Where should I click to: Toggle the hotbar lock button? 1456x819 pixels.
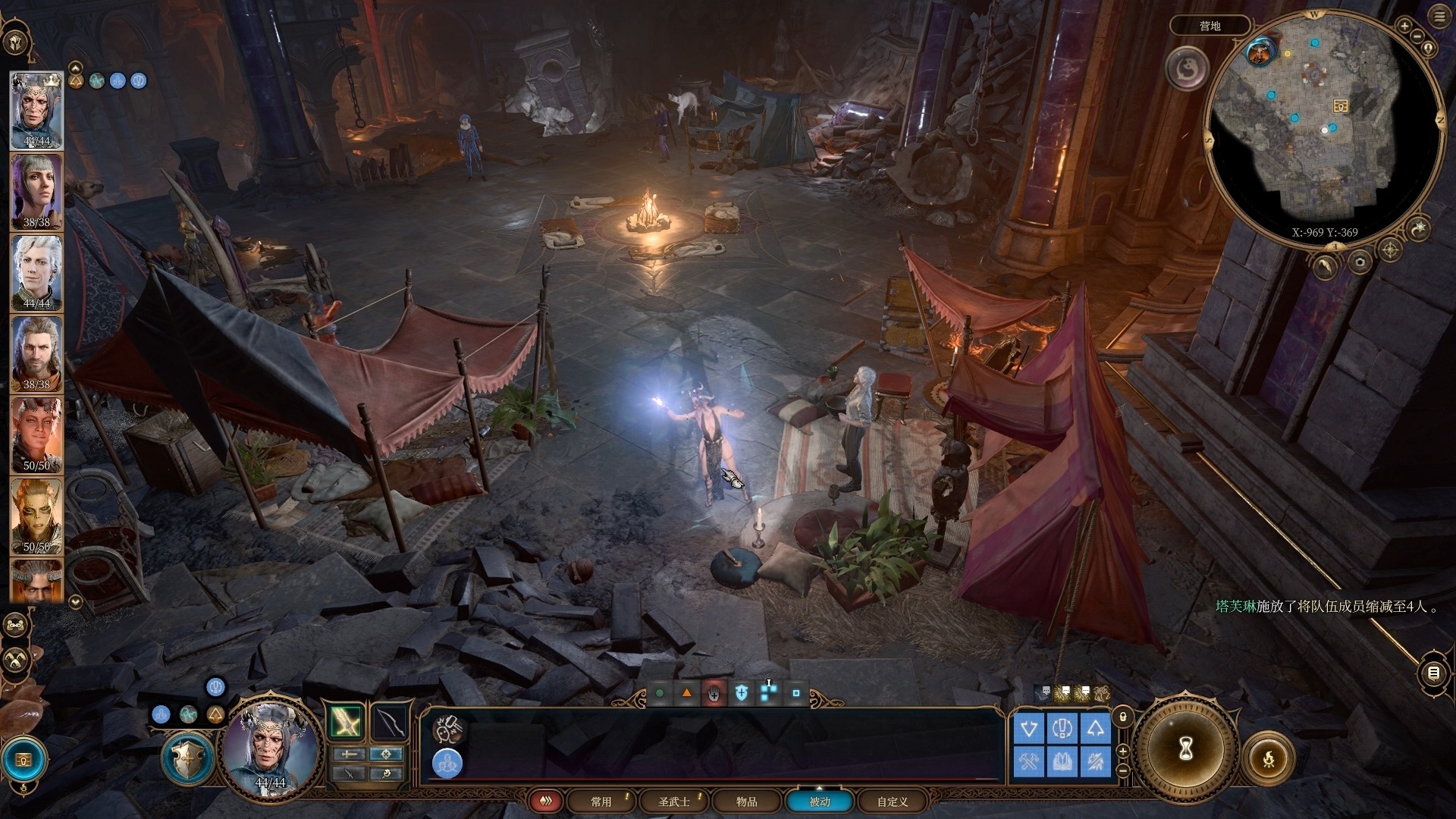pos(1123,717)
